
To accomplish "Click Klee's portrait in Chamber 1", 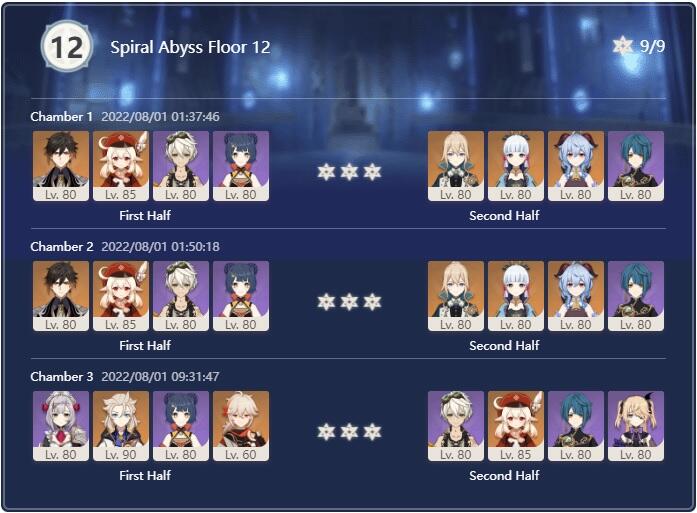I will pyautogui.click(x=121, y=164).
